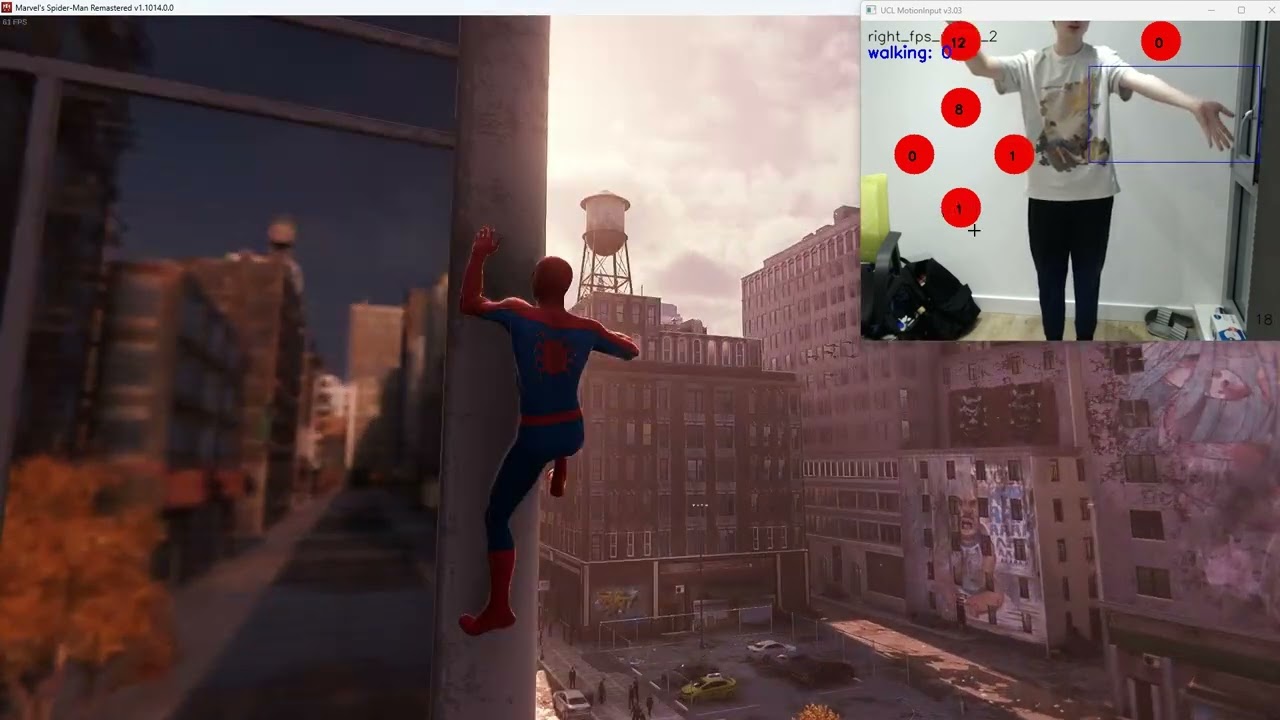Viewport: 1280px width, 720px height.
Task: Click the walking: 0 status text
Action: pos(901,53)
